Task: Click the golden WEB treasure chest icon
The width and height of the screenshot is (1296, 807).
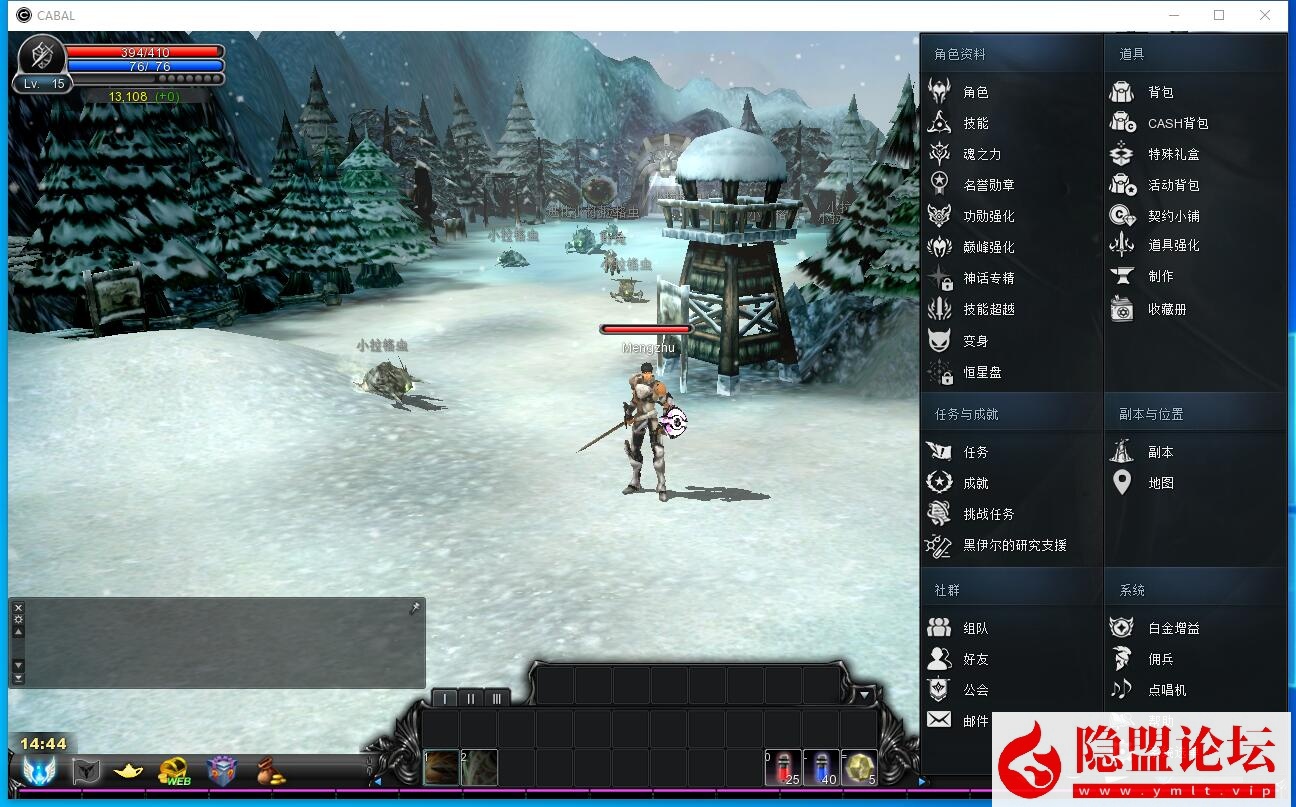Action: point(172,769)
